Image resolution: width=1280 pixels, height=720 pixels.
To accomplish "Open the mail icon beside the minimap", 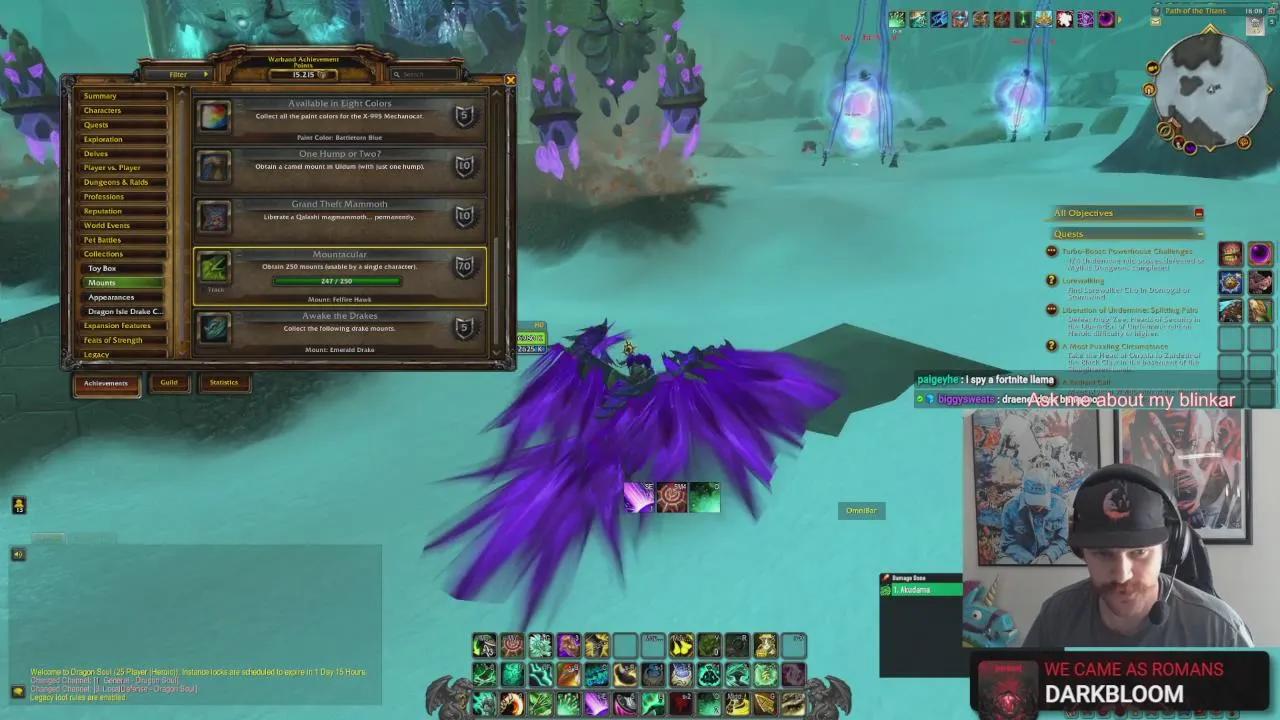I will (x=1155, y=21).
